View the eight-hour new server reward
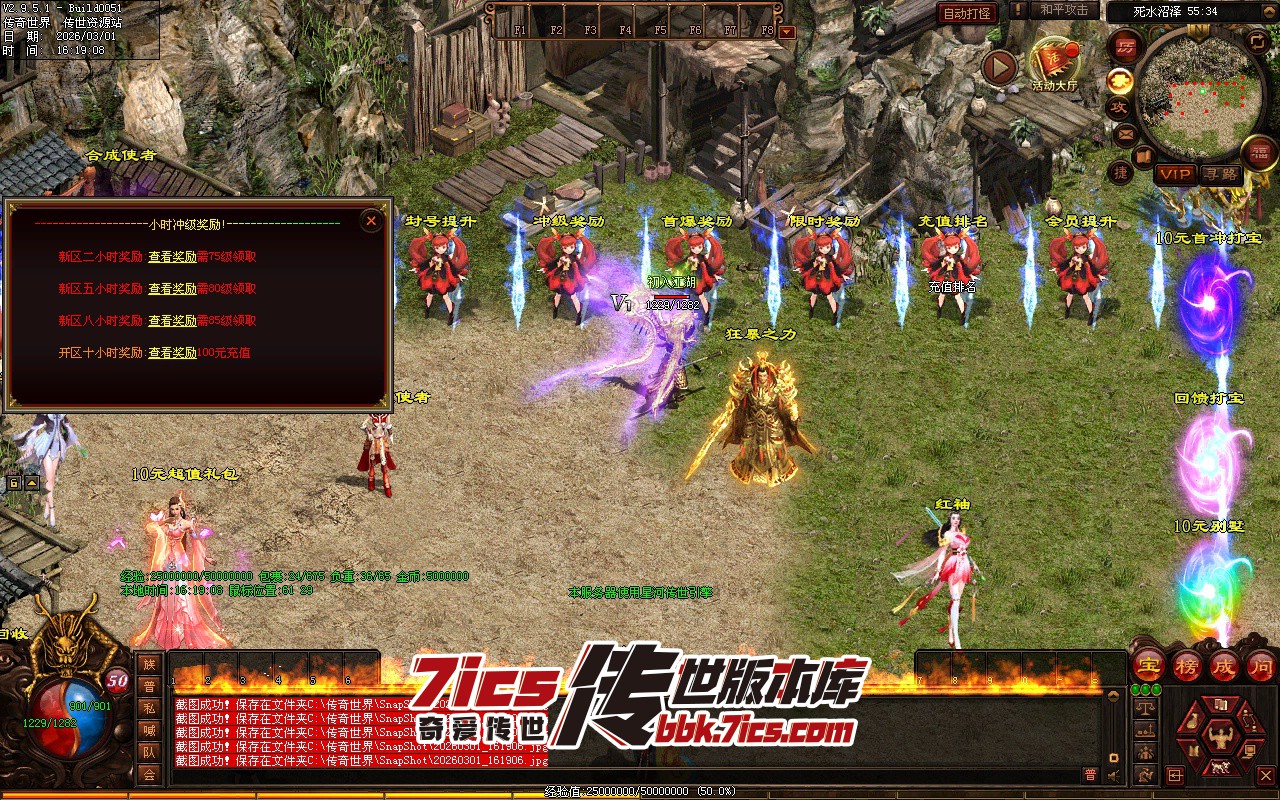1280x800 pixels. [x=172, y=321]
